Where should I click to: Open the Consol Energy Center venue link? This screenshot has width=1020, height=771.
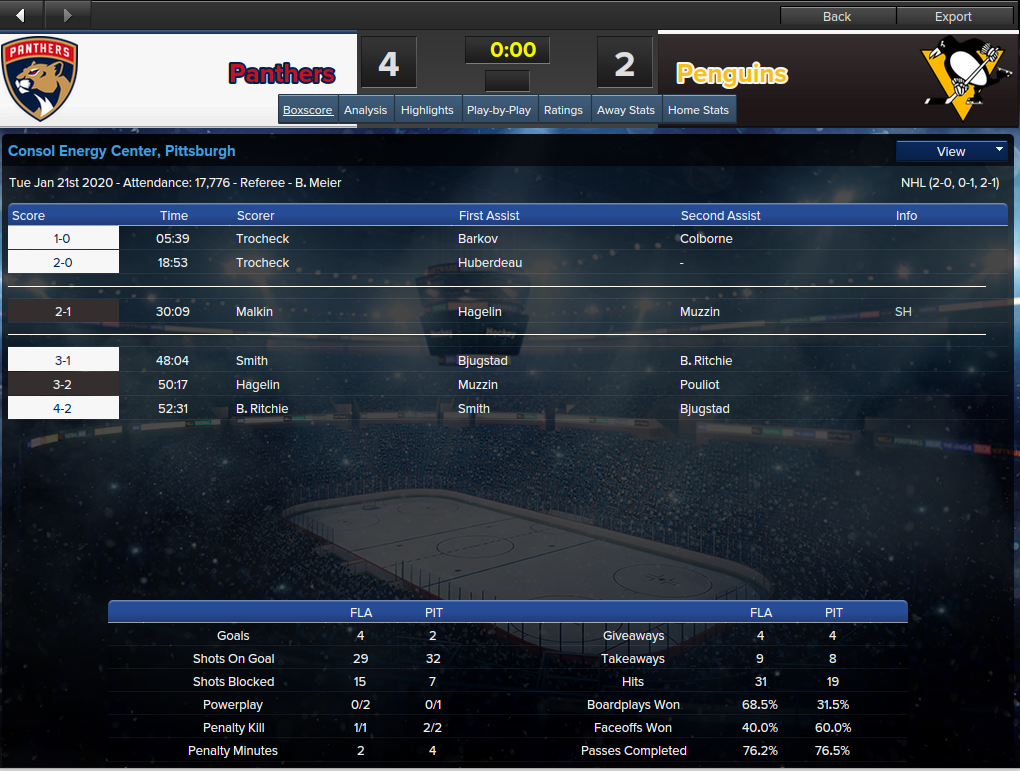122,151
